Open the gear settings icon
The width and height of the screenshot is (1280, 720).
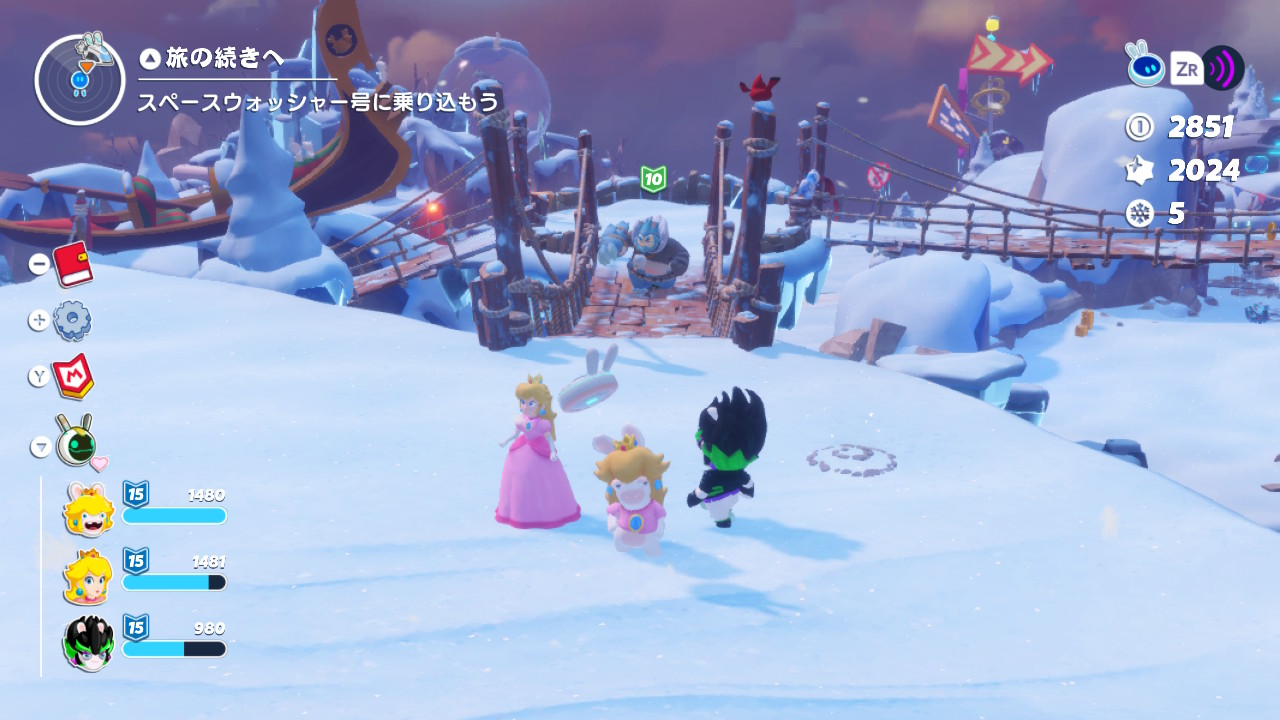pos(72,320)
